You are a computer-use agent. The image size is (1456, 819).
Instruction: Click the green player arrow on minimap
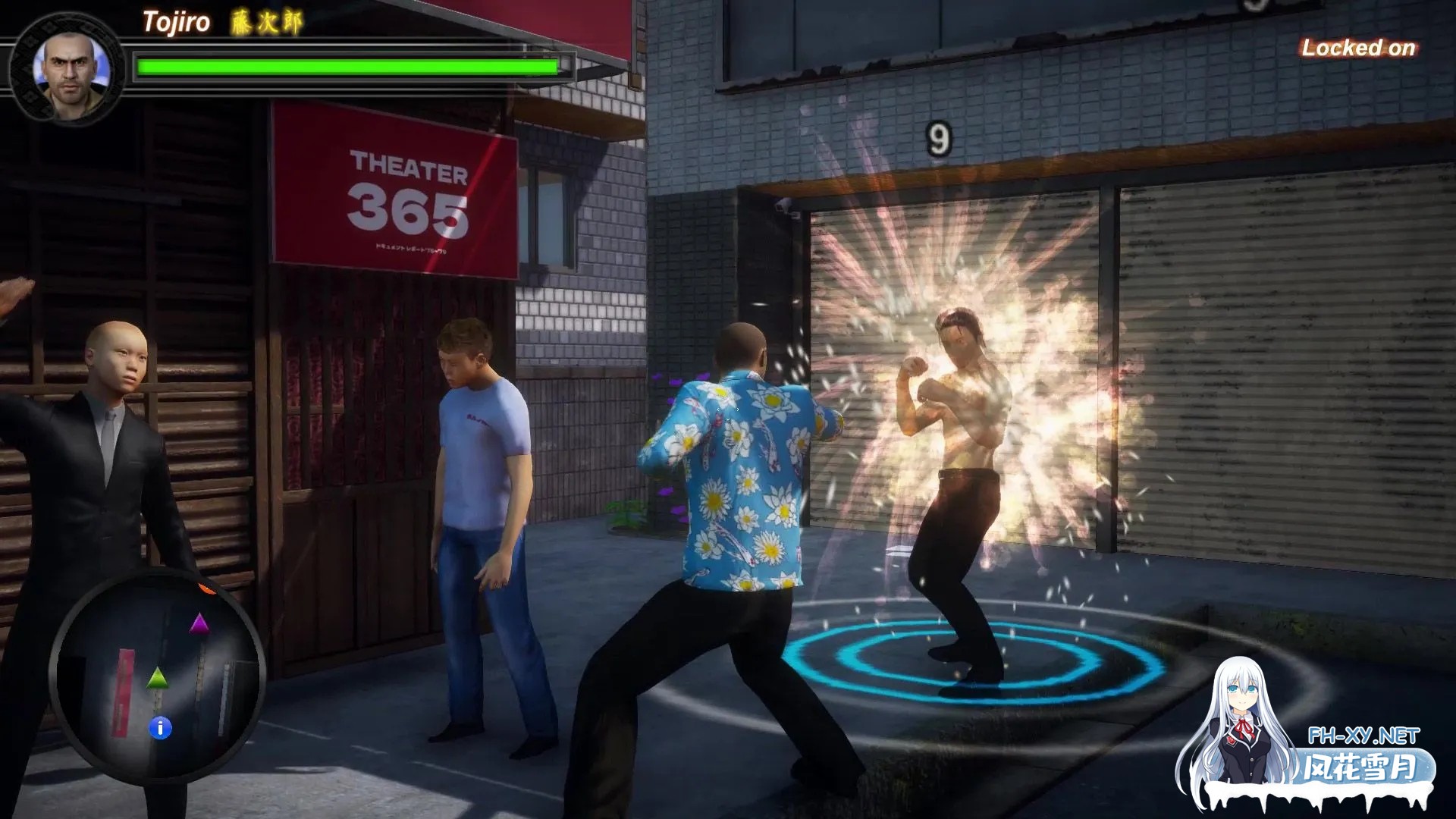coord(157,677)
